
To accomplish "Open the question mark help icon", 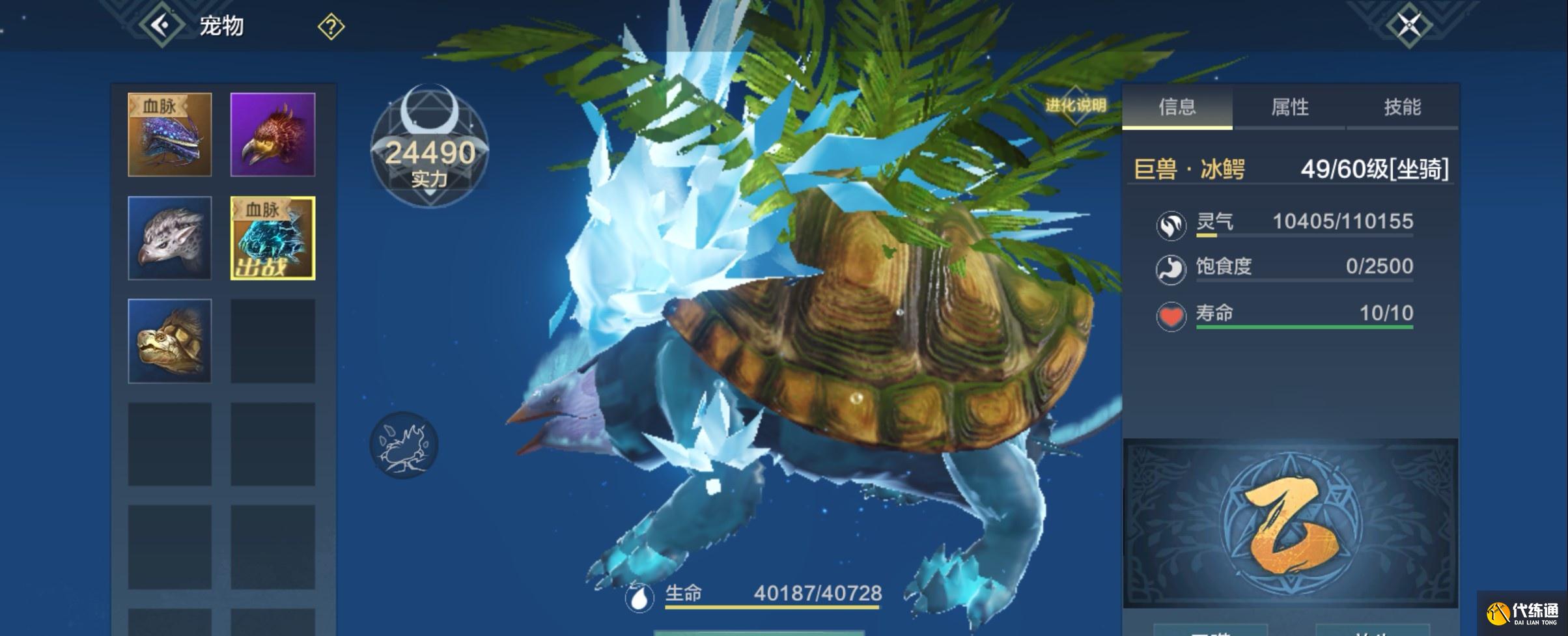I will coord(331,27).
